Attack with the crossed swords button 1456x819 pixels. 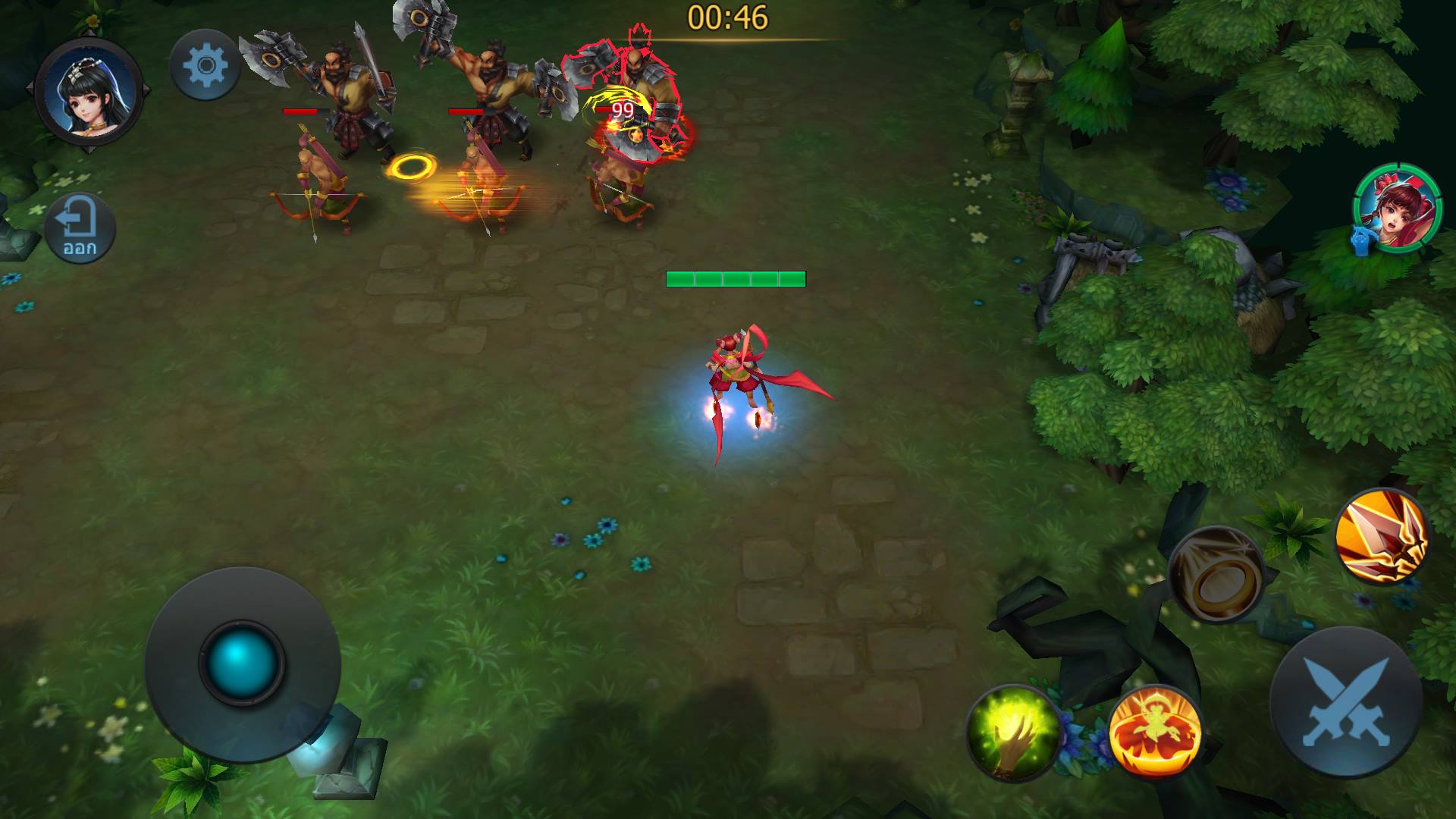(1345, 701)
